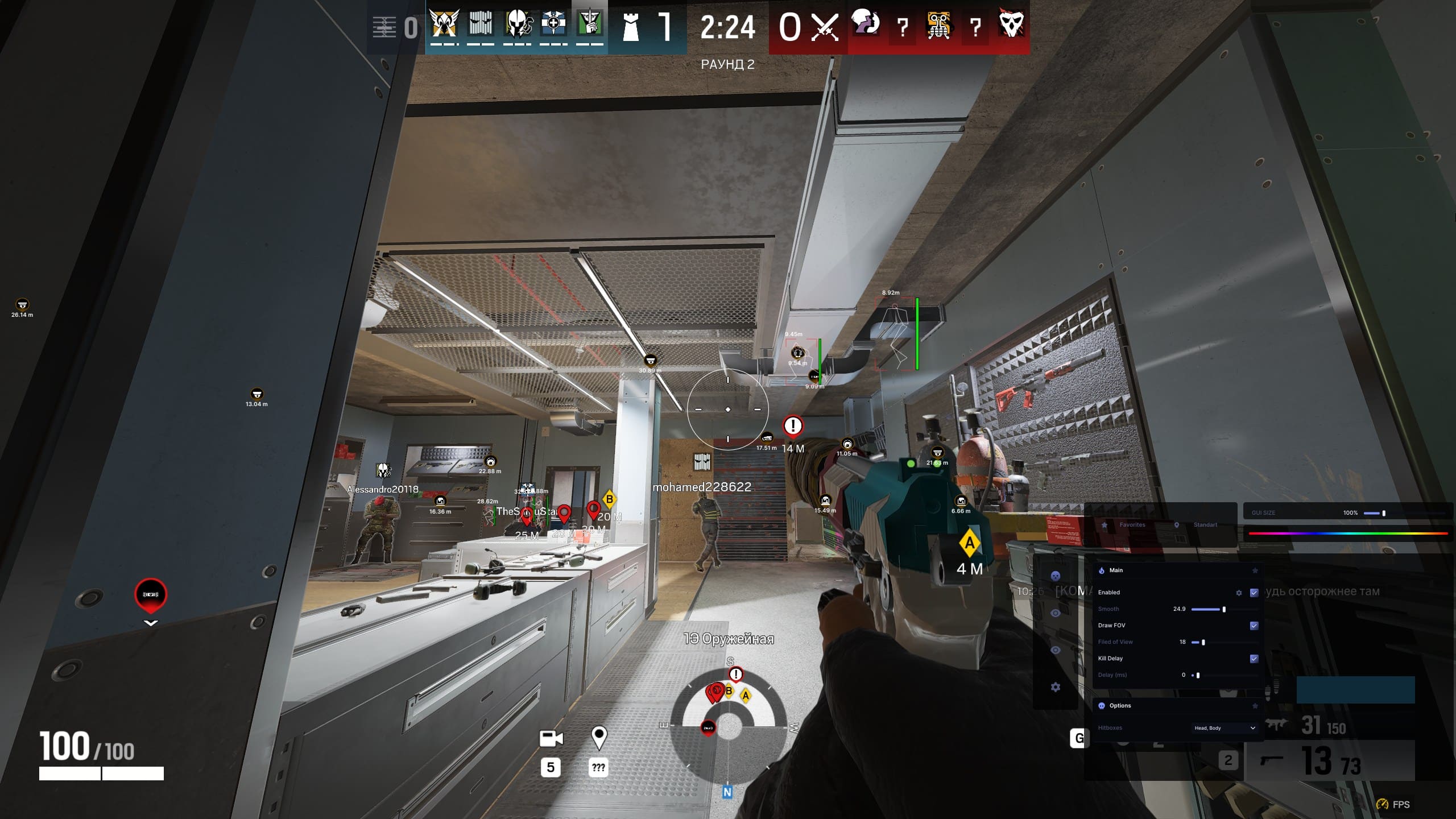Uncheck the Draw FOV option
The width and height of the screenshot is (1456, 819).
[x=1255, y=626]
